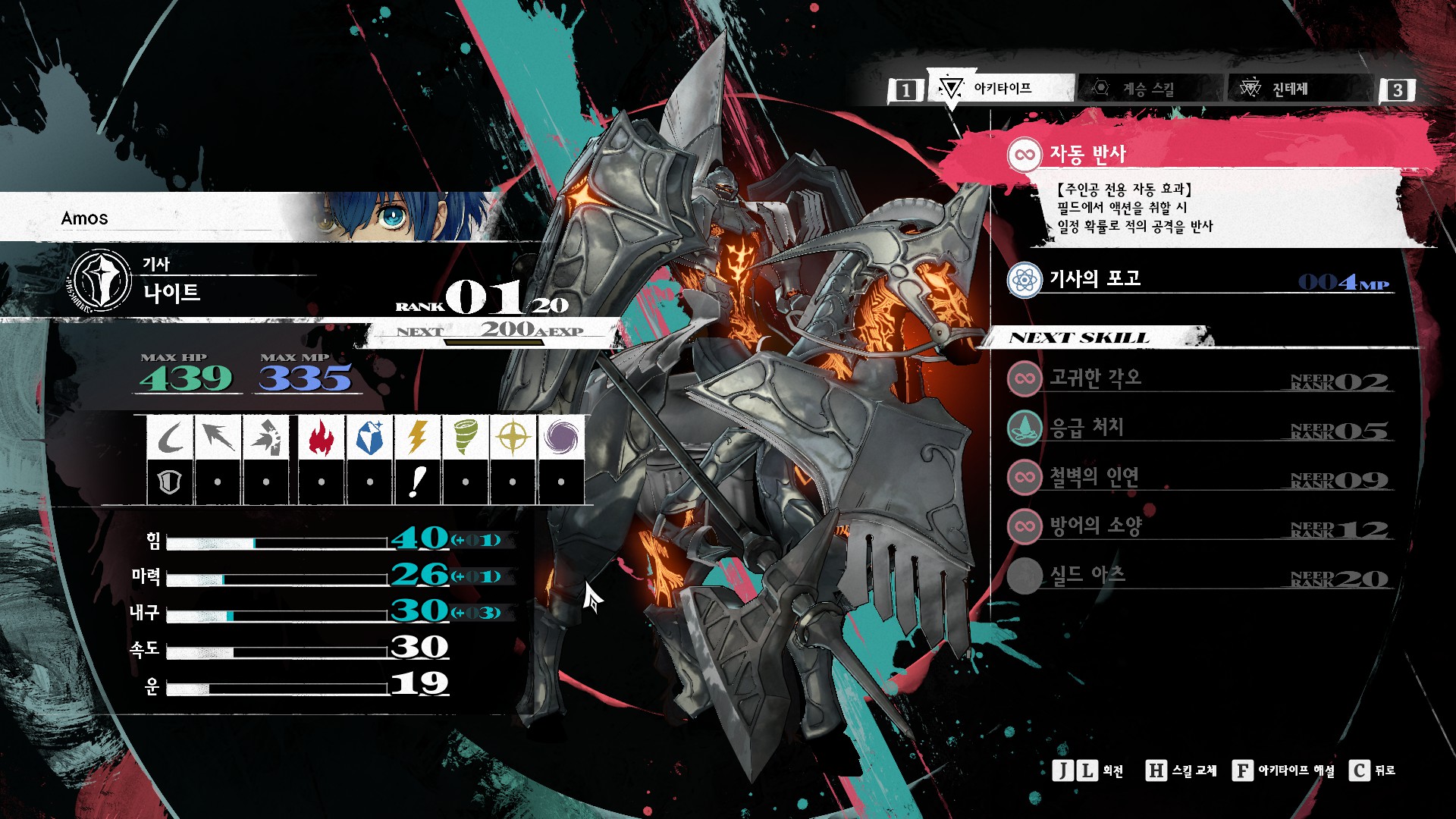The image size is (1456, 819).
Task: Click the 뒤로 back button
Action: 1373,770
